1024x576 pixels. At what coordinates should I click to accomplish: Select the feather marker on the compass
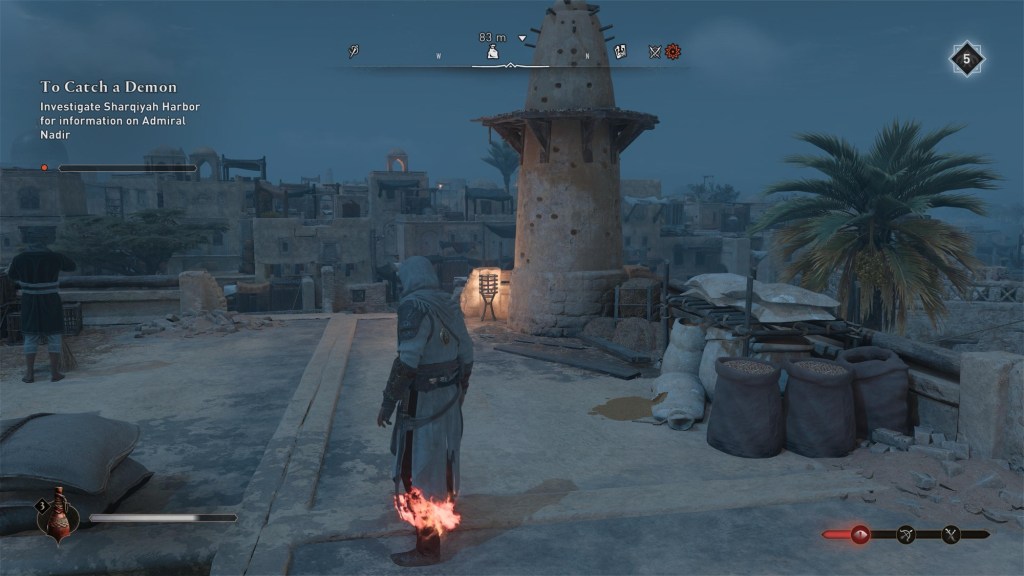[354, 51]
